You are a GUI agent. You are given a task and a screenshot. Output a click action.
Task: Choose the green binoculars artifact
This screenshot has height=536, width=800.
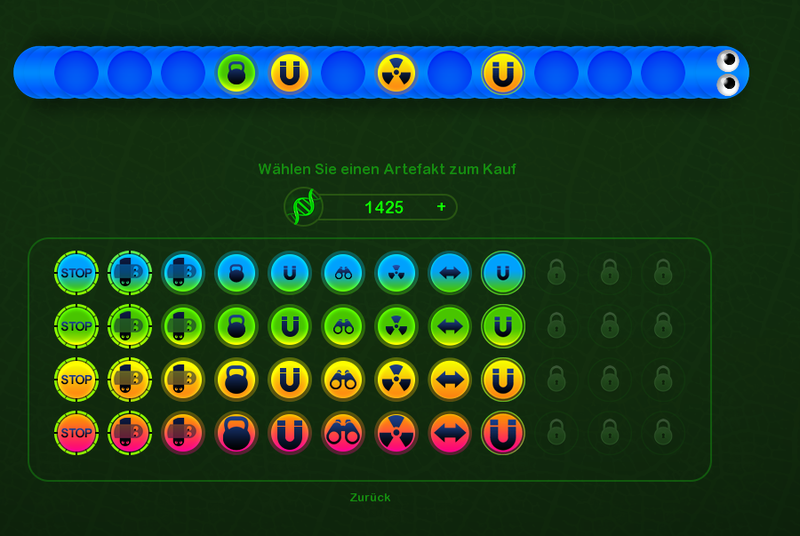coord(343,326)
